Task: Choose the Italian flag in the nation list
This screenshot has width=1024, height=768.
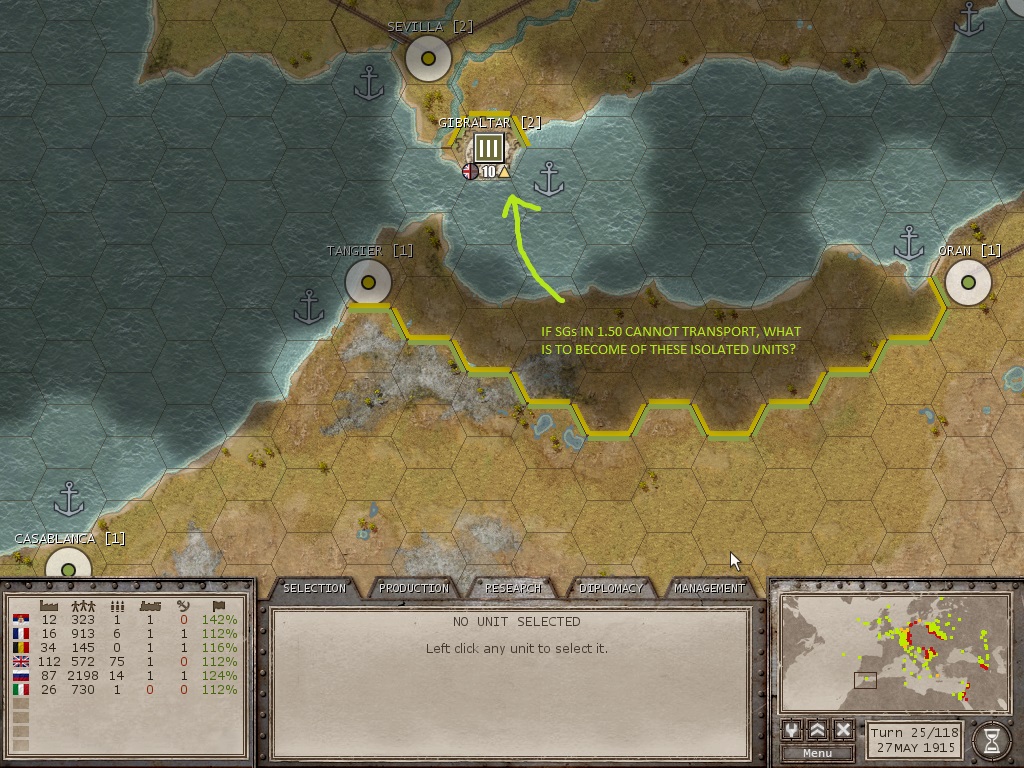Action: 20,690
